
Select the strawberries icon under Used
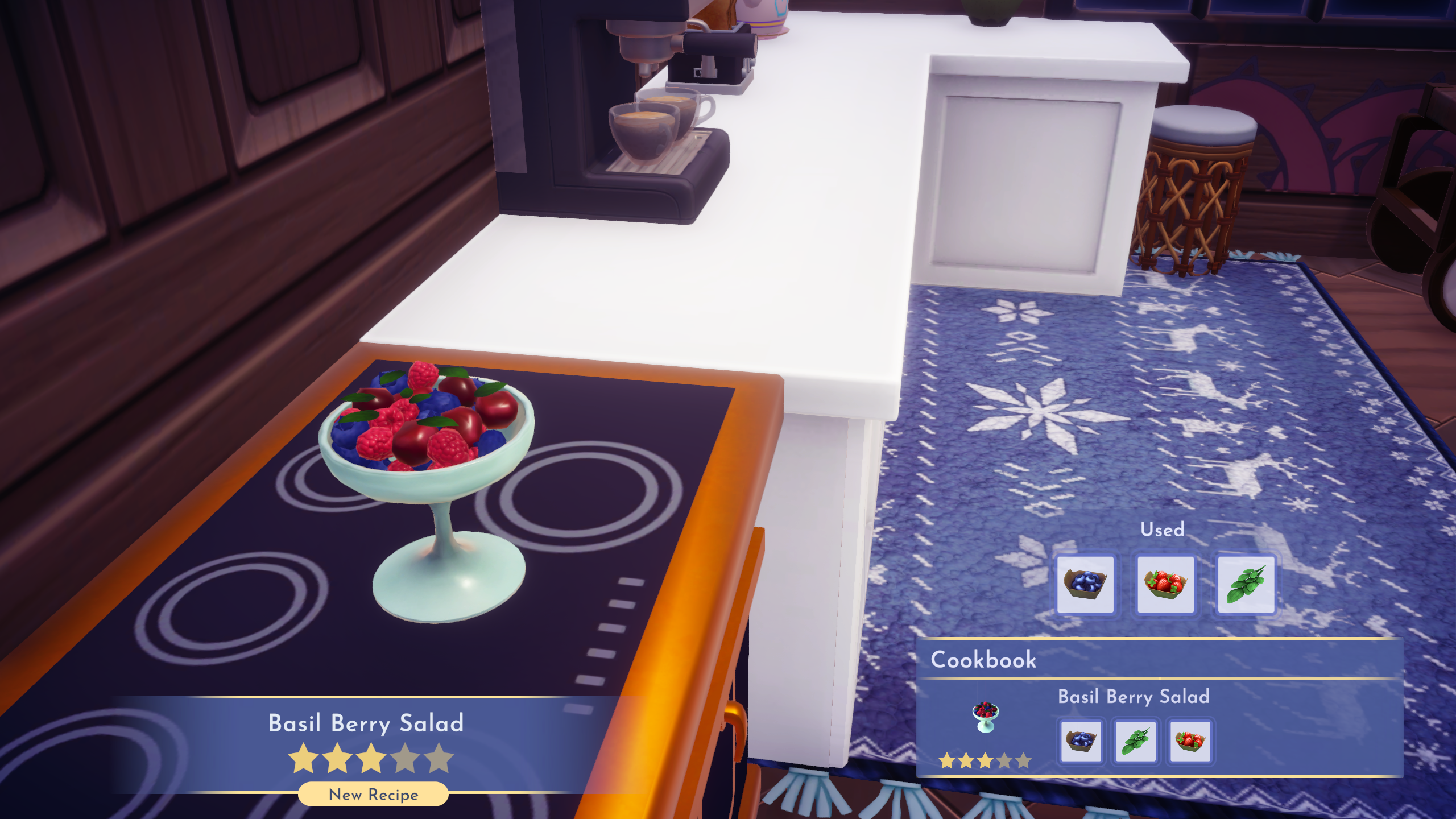click(1167, 583)
